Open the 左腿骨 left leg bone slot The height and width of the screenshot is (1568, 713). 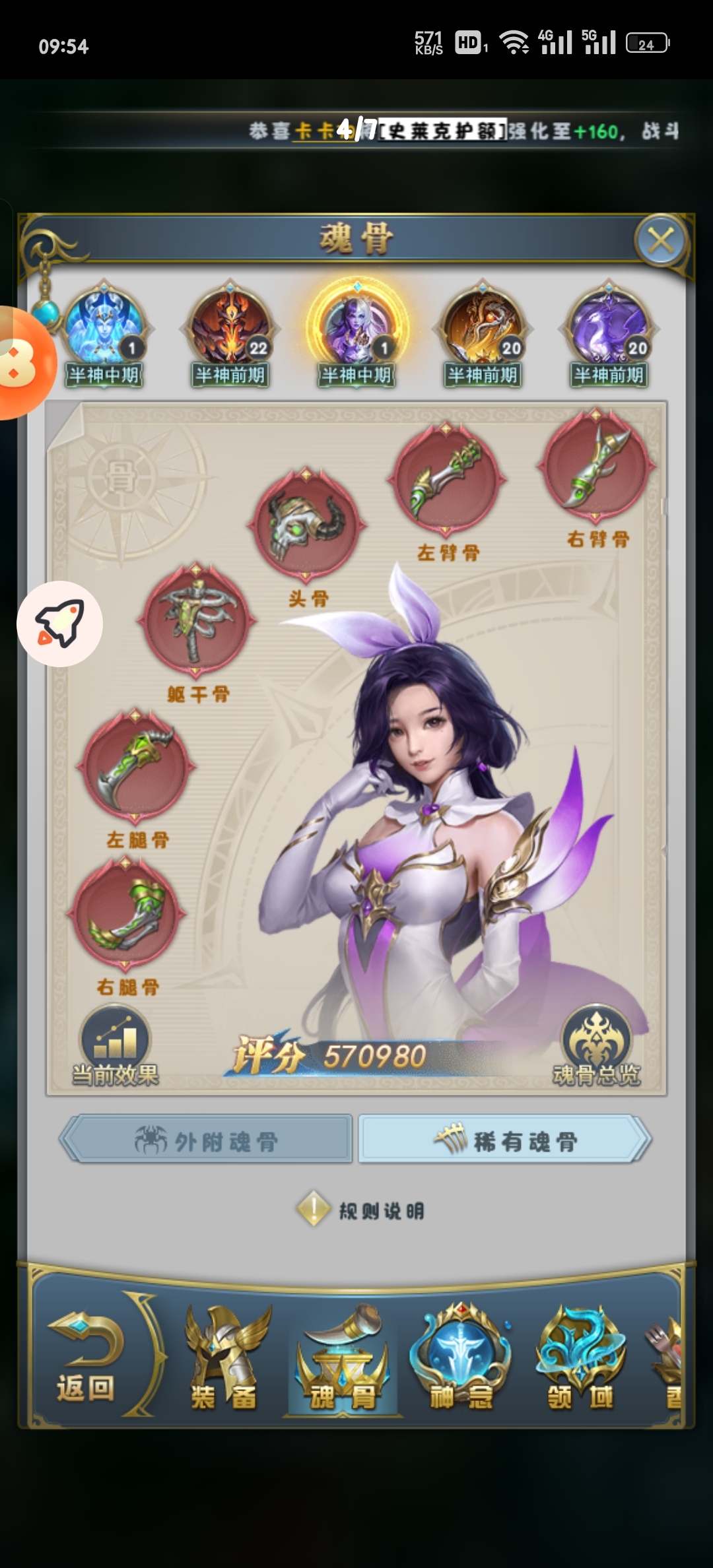pos(136,767)
